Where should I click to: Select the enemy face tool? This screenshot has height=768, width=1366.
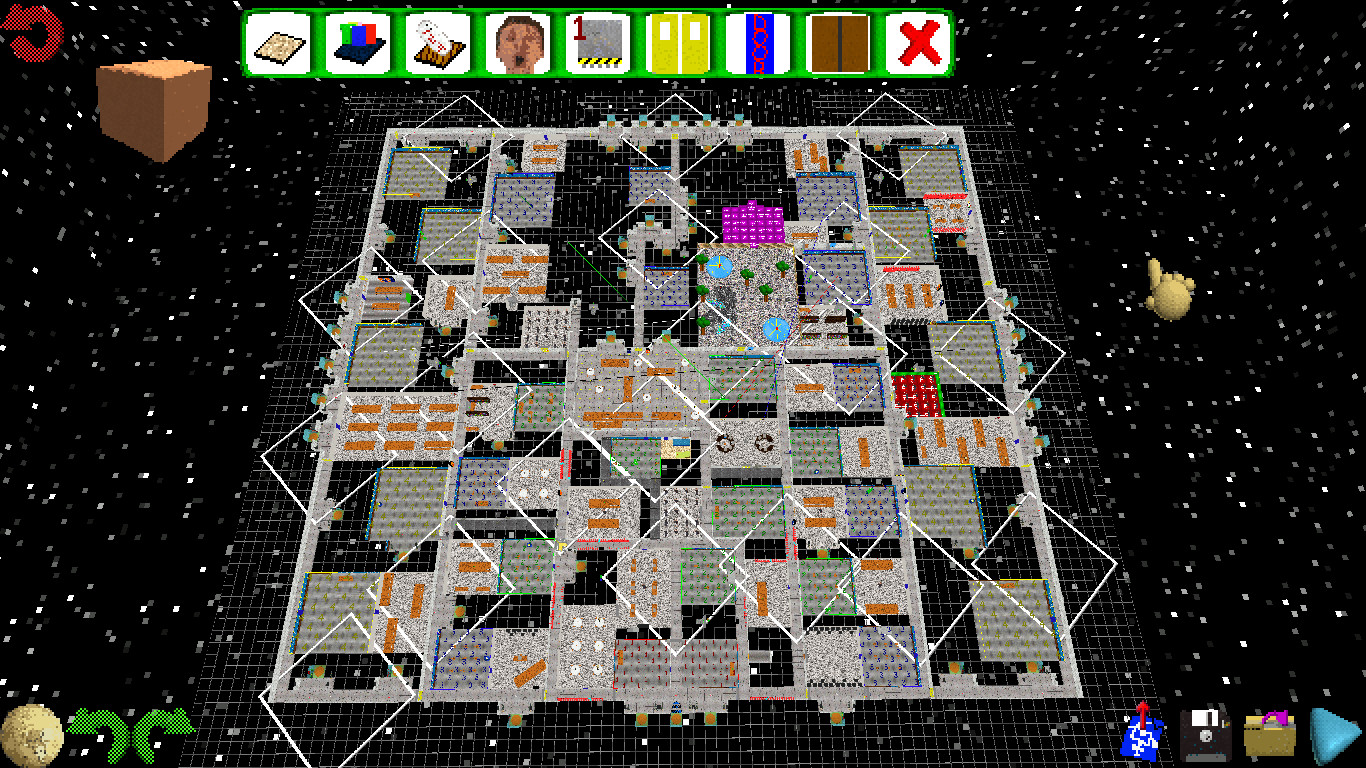[519, 41]
